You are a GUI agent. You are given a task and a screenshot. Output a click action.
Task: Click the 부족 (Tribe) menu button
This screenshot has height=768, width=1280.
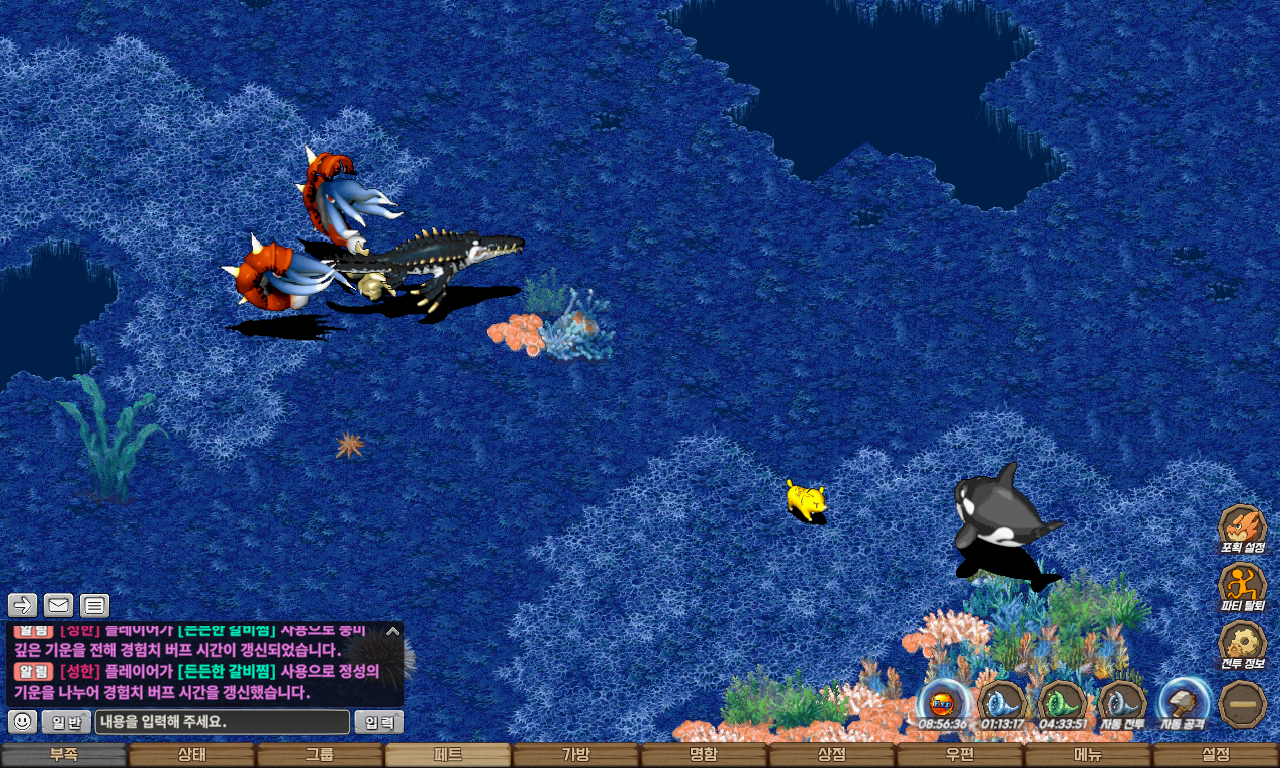pos(63,755)
